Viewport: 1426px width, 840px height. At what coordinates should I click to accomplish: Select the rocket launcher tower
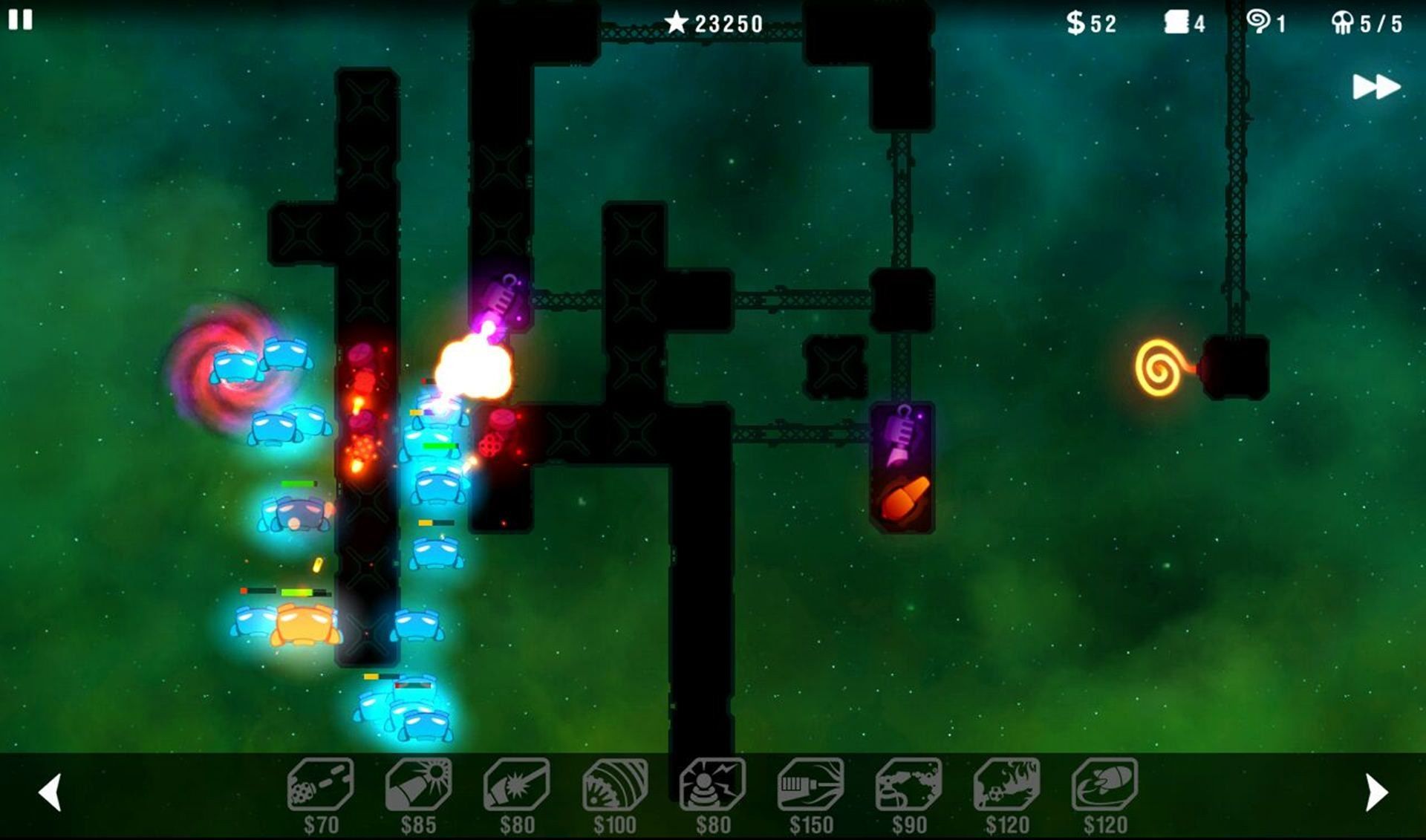click(1105, 785)
